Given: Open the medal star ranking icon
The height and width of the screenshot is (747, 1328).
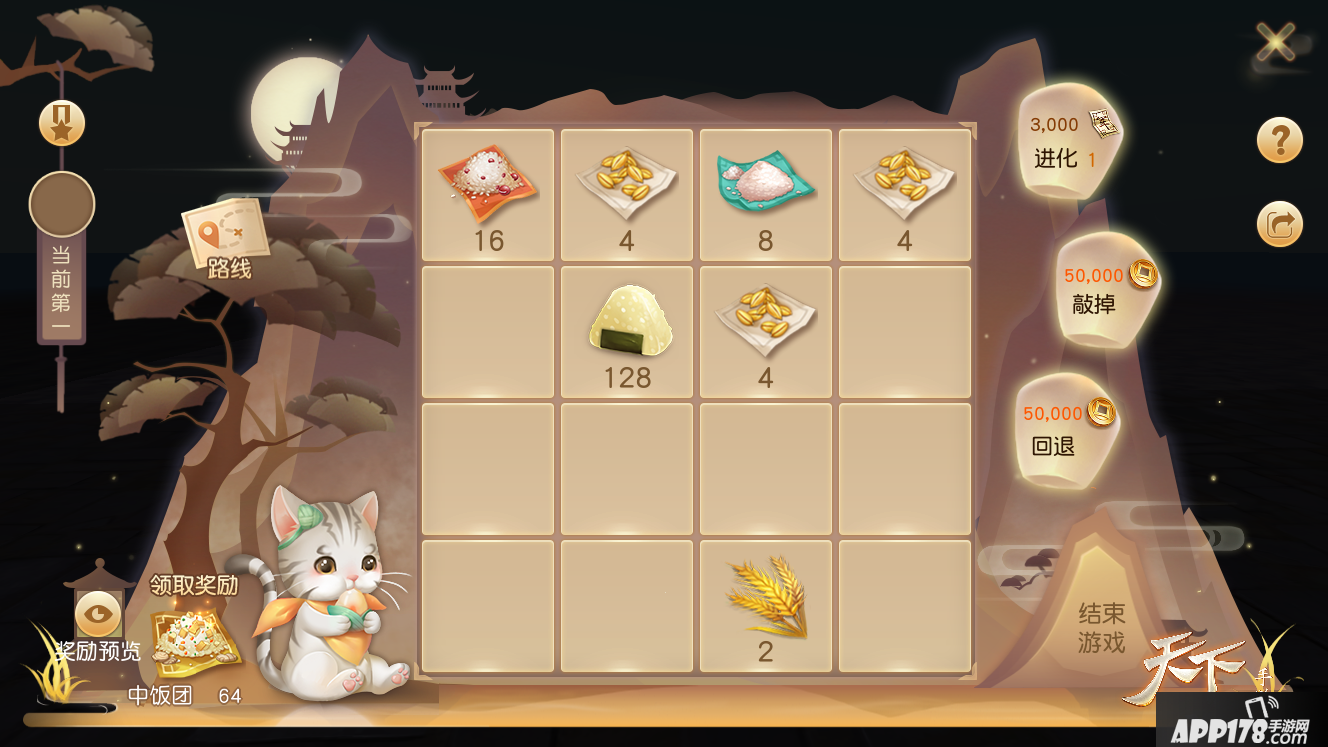Looking at the screenshot, I should tap(62, 123).
